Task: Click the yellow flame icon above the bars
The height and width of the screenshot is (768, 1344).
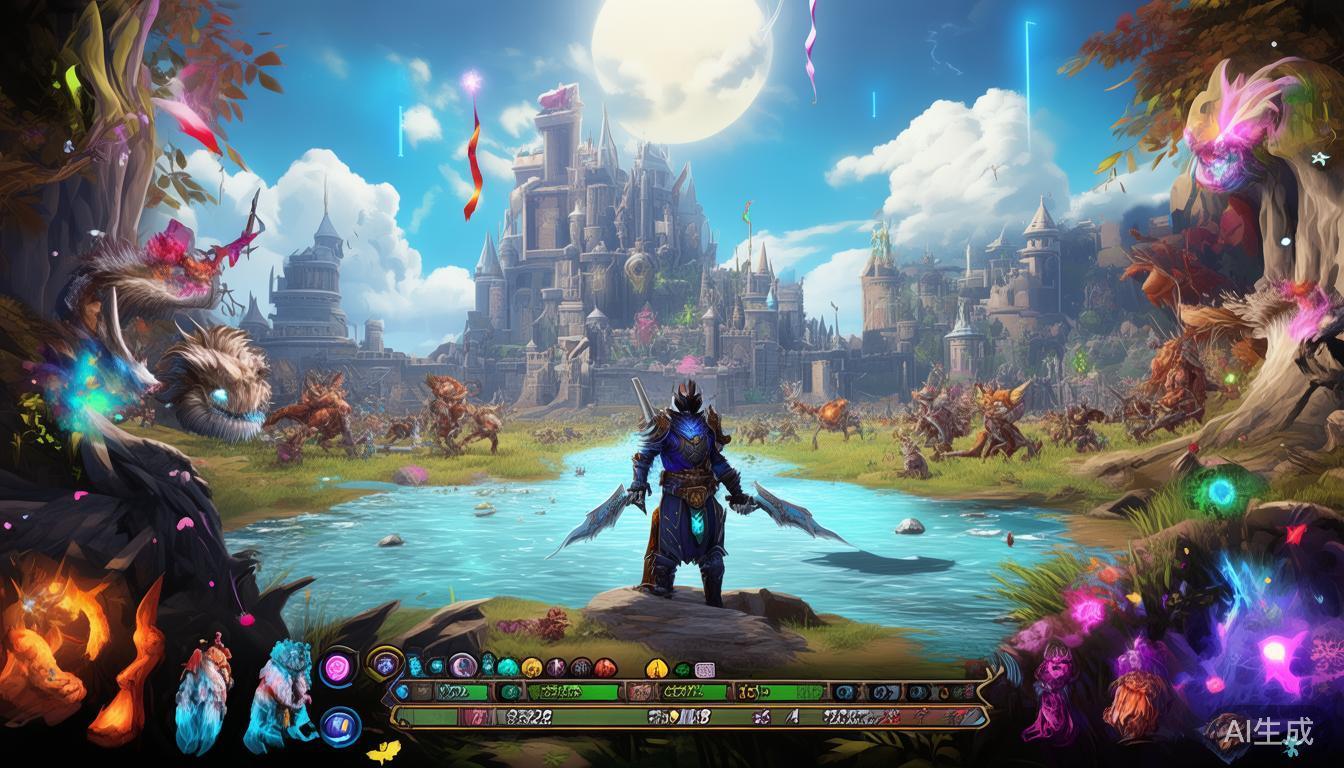Action: pyautogui.click(x=657, y=668)
